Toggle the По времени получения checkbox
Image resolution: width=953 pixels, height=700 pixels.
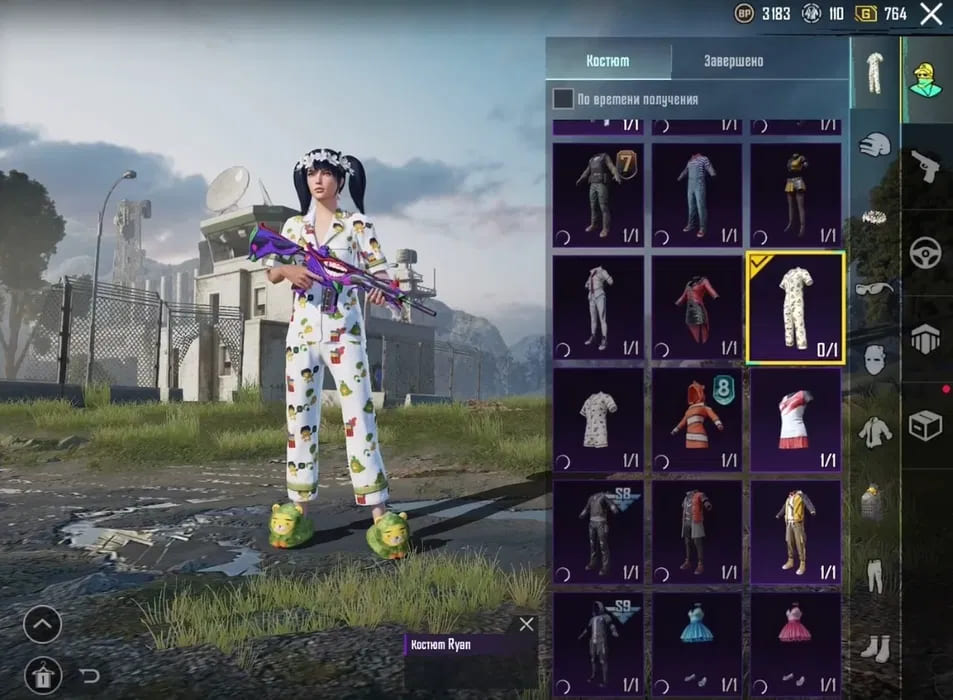[x=564, y=98]
